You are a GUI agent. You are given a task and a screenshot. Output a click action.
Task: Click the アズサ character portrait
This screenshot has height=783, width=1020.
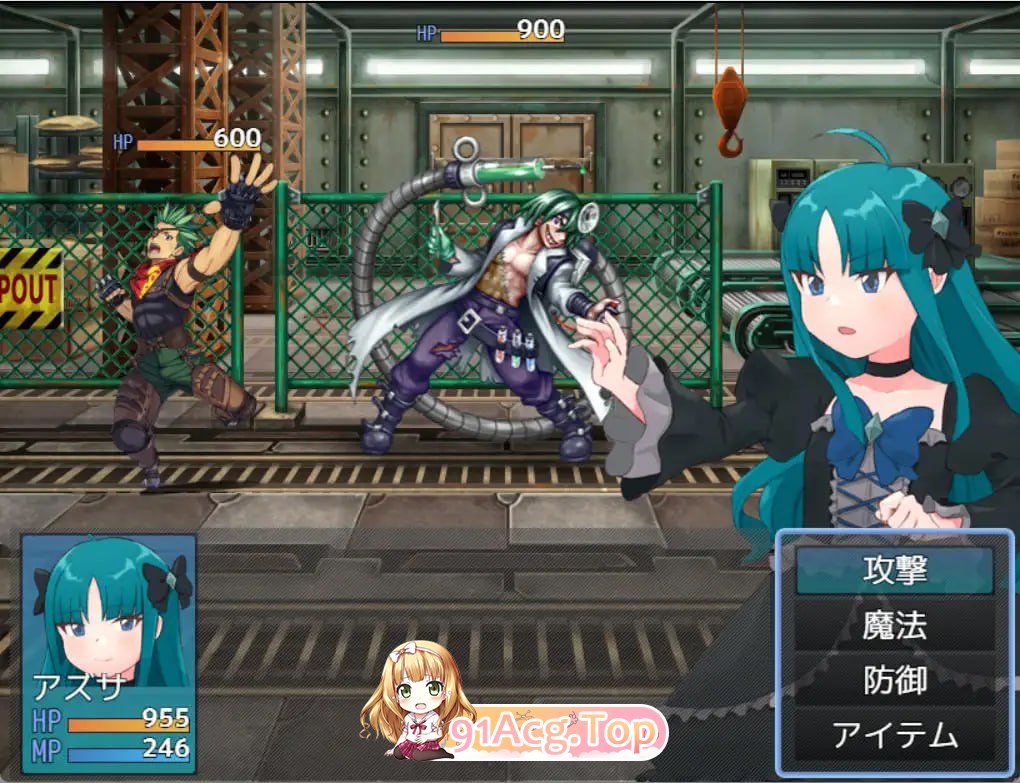pyautogui.click(x=109, y=610)
